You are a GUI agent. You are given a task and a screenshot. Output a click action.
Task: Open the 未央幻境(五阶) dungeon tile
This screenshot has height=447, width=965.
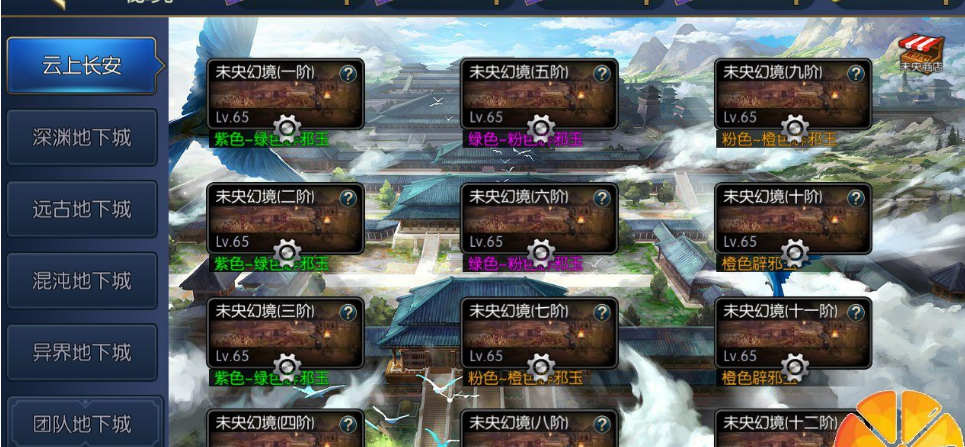pos(539,95)
